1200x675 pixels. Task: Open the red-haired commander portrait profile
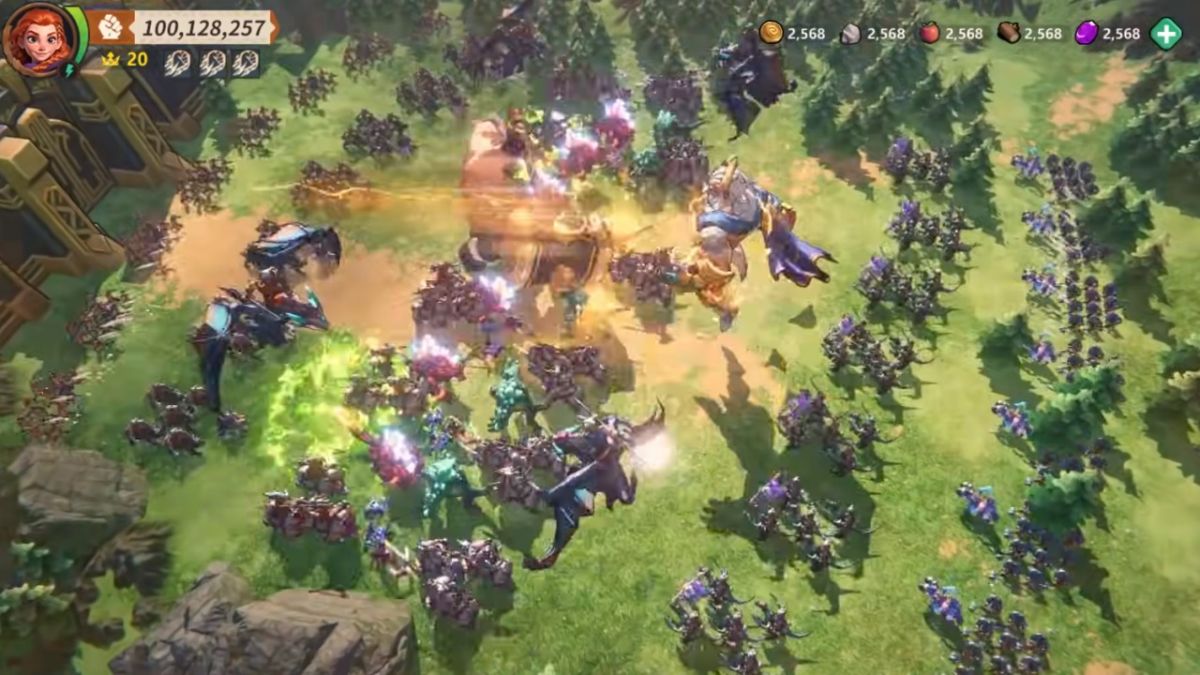click(x=38, y=39)
